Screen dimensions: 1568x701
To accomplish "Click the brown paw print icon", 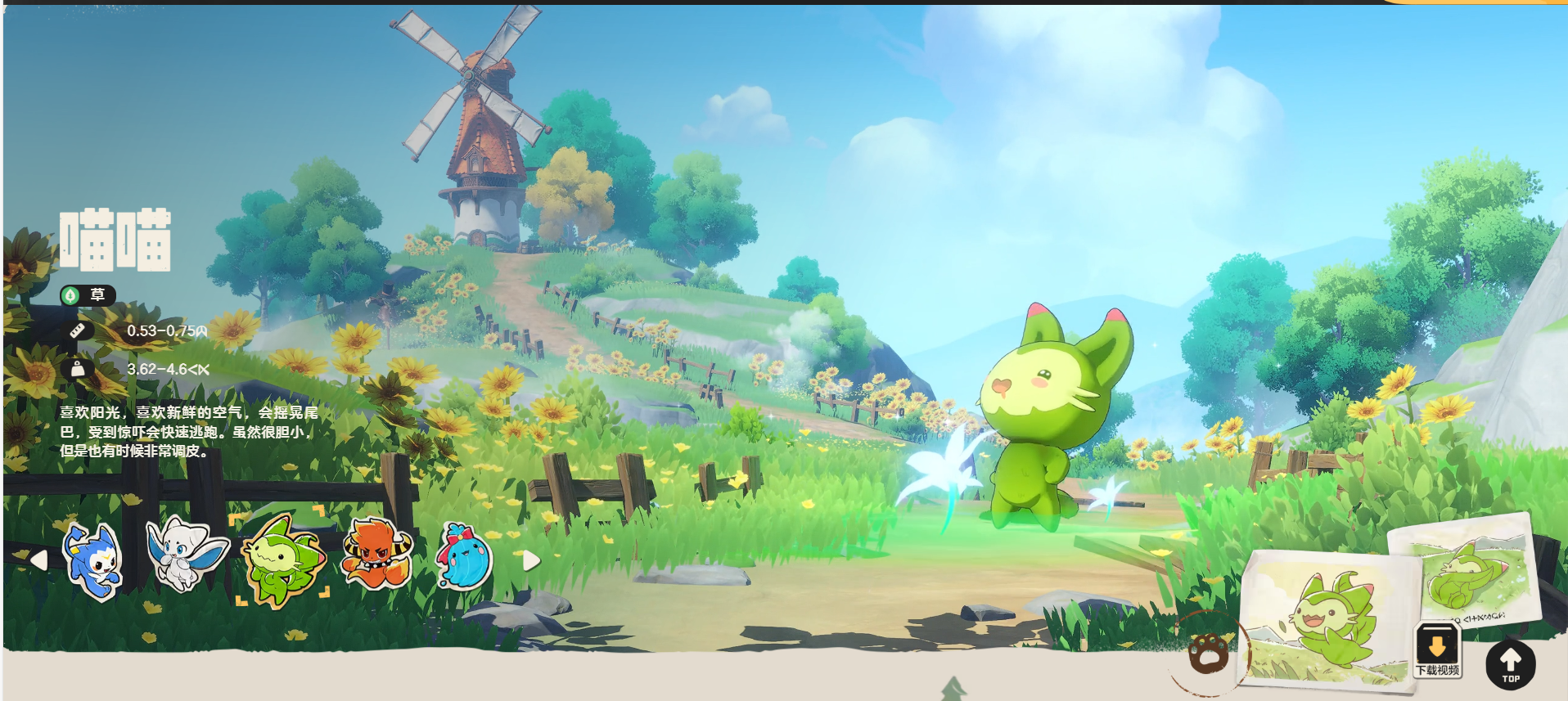I will tap(1209, 653).
